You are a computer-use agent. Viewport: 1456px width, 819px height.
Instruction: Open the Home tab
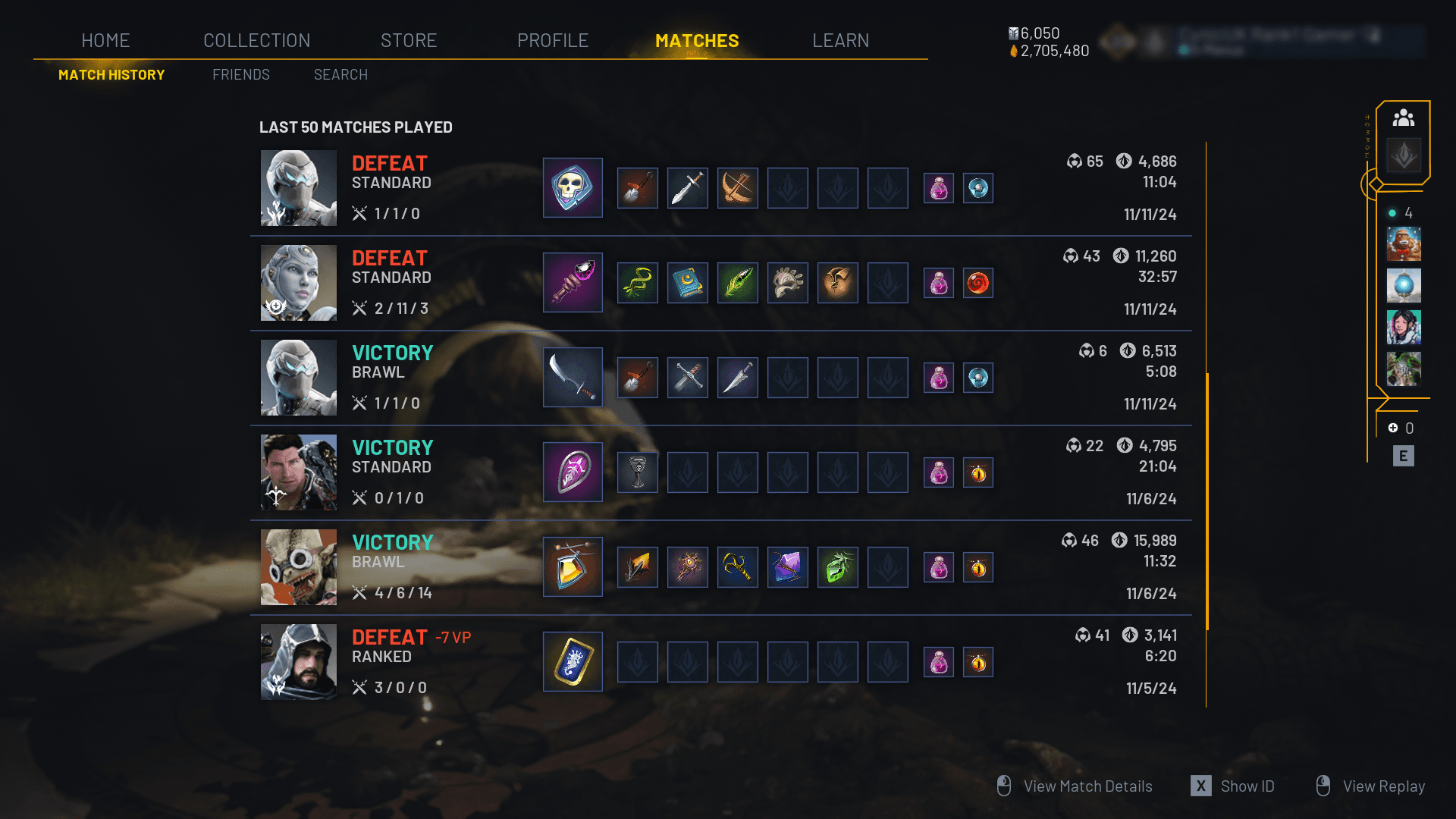pos(105,40)
